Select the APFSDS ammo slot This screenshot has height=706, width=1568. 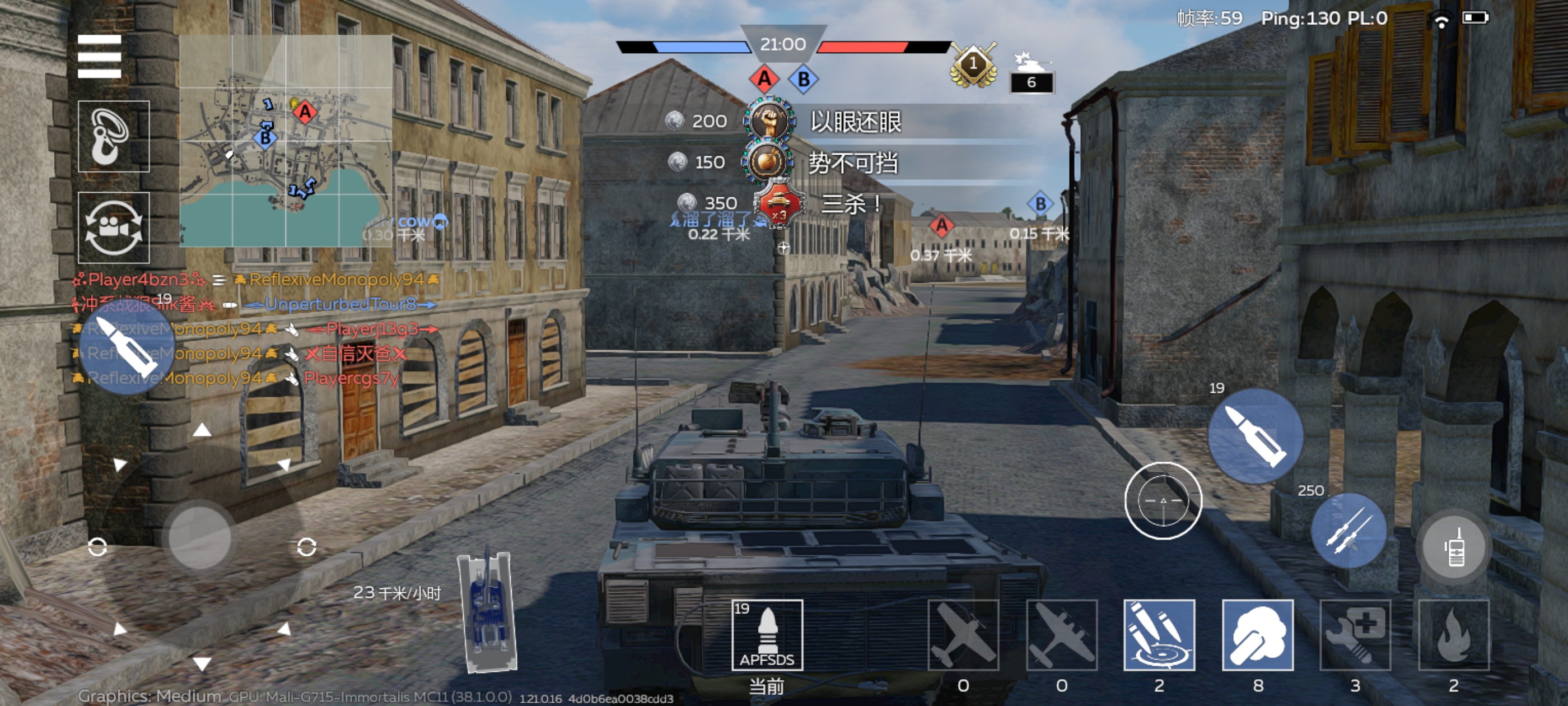pos(767,635)
